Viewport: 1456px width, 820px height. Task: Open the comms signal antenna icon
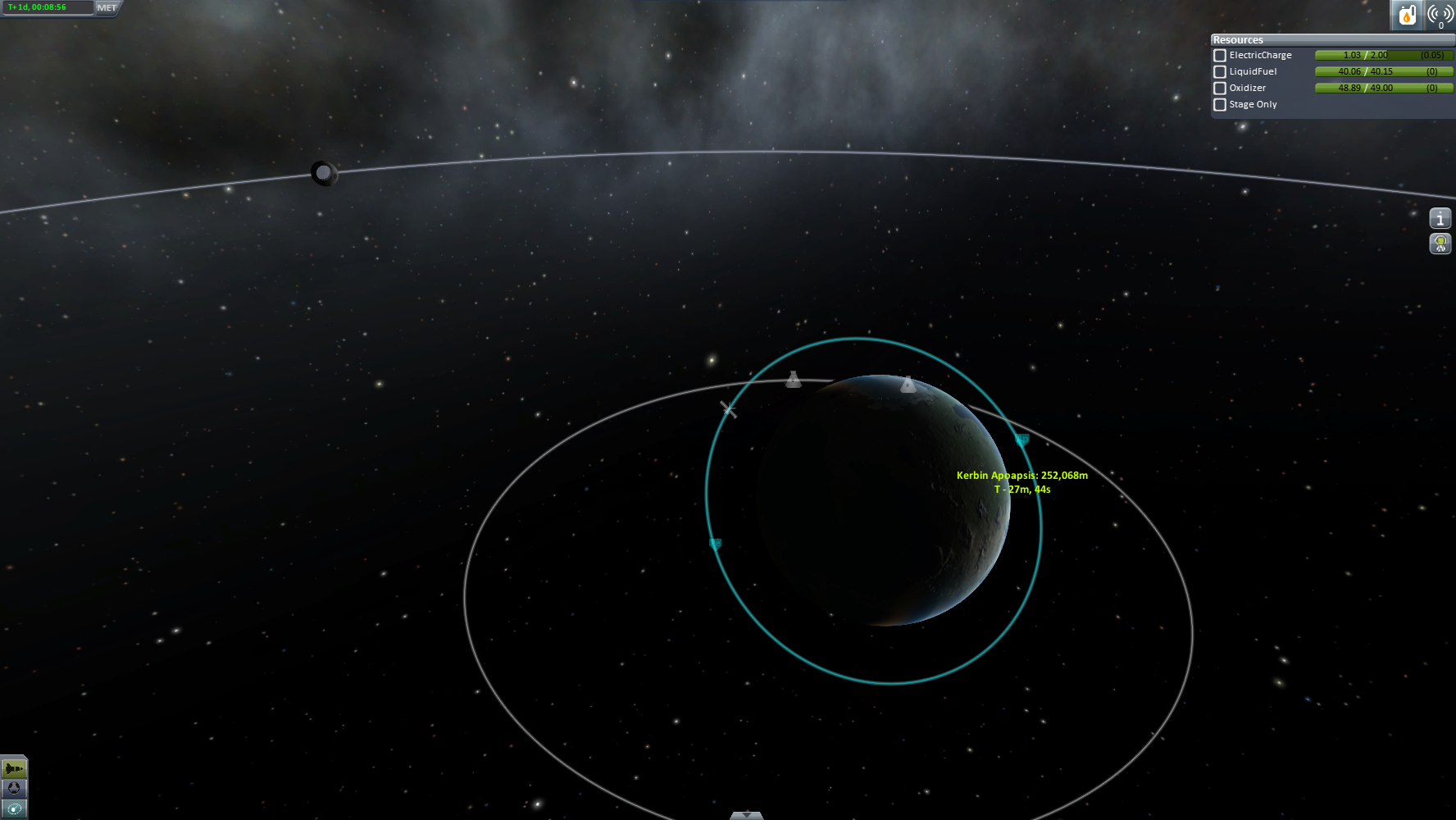pyautogui.click(x=1440, y=15)
